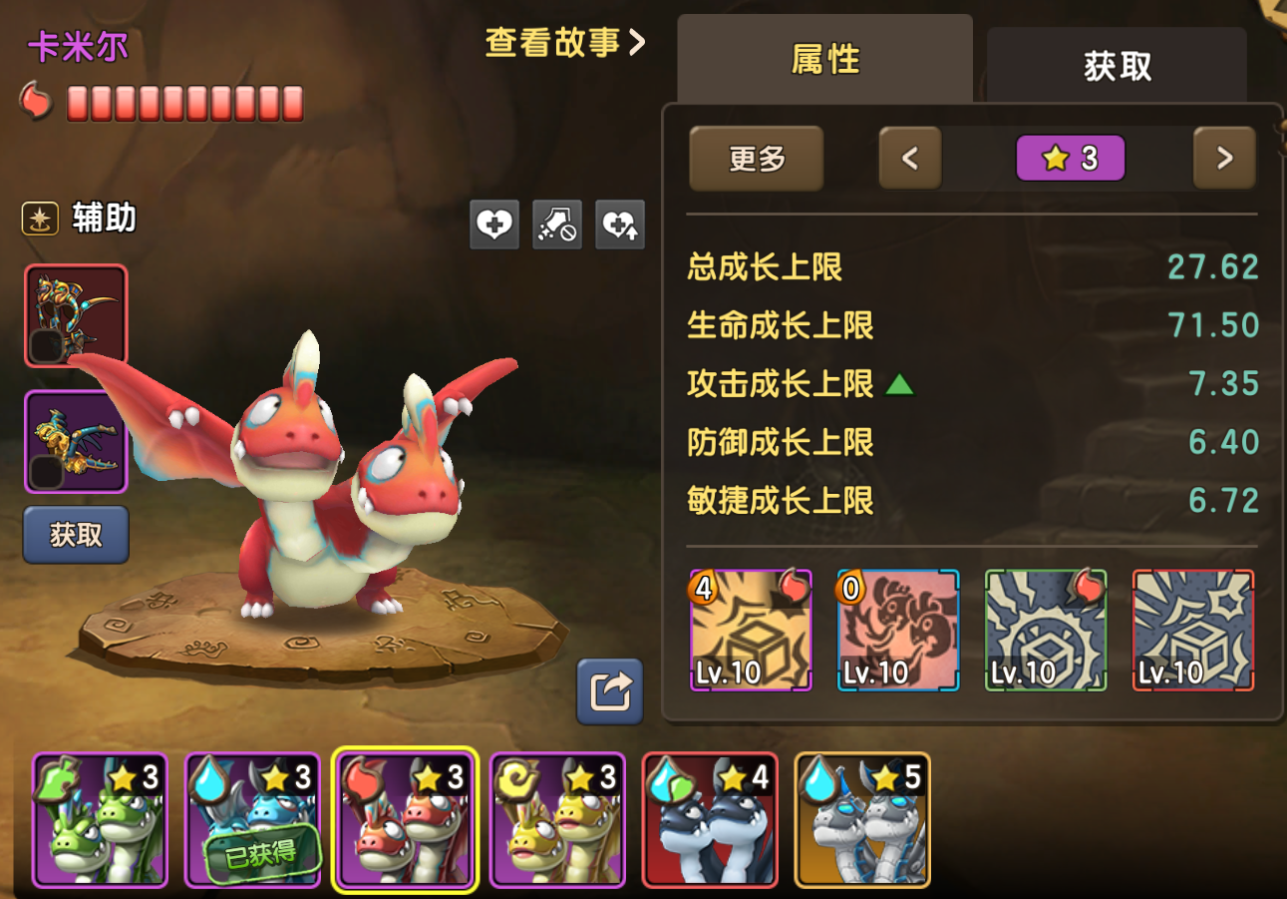Select the red-bordered equipment slot
Viewport: 1287px width, 899px height.
click(76, 316)
